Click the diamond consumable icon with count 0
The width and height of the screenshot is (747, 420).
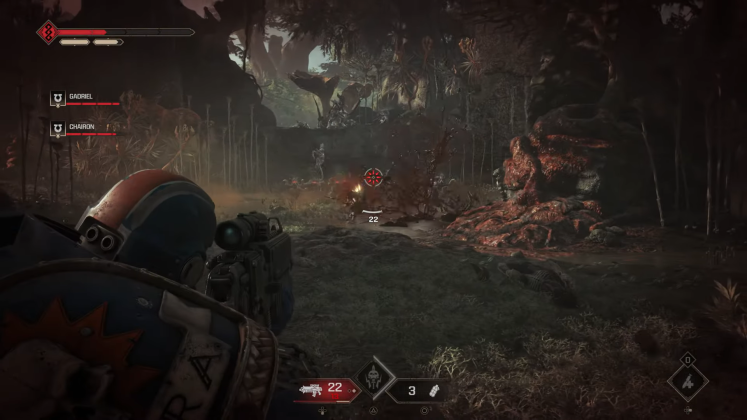point(687,381)
